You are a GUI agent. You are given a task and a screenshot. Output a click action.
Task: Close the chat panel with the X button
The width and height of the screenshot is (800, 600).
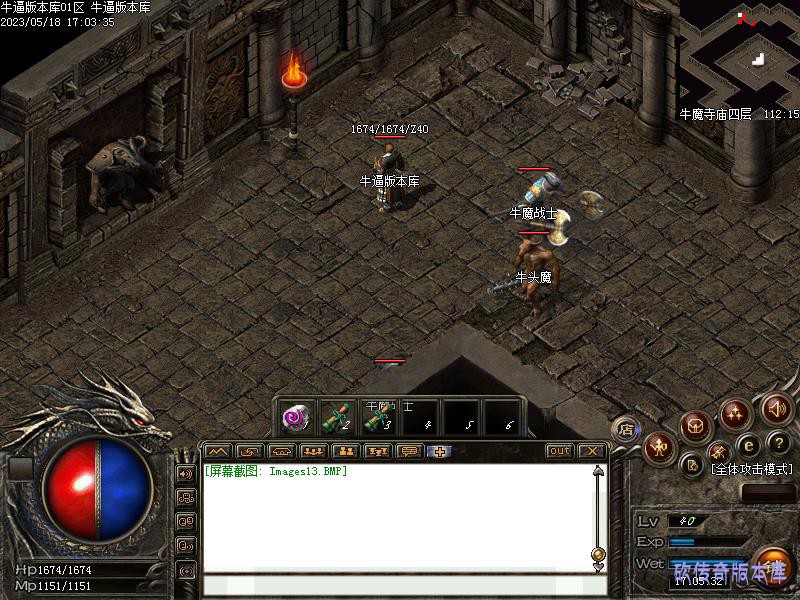(591, 451)
